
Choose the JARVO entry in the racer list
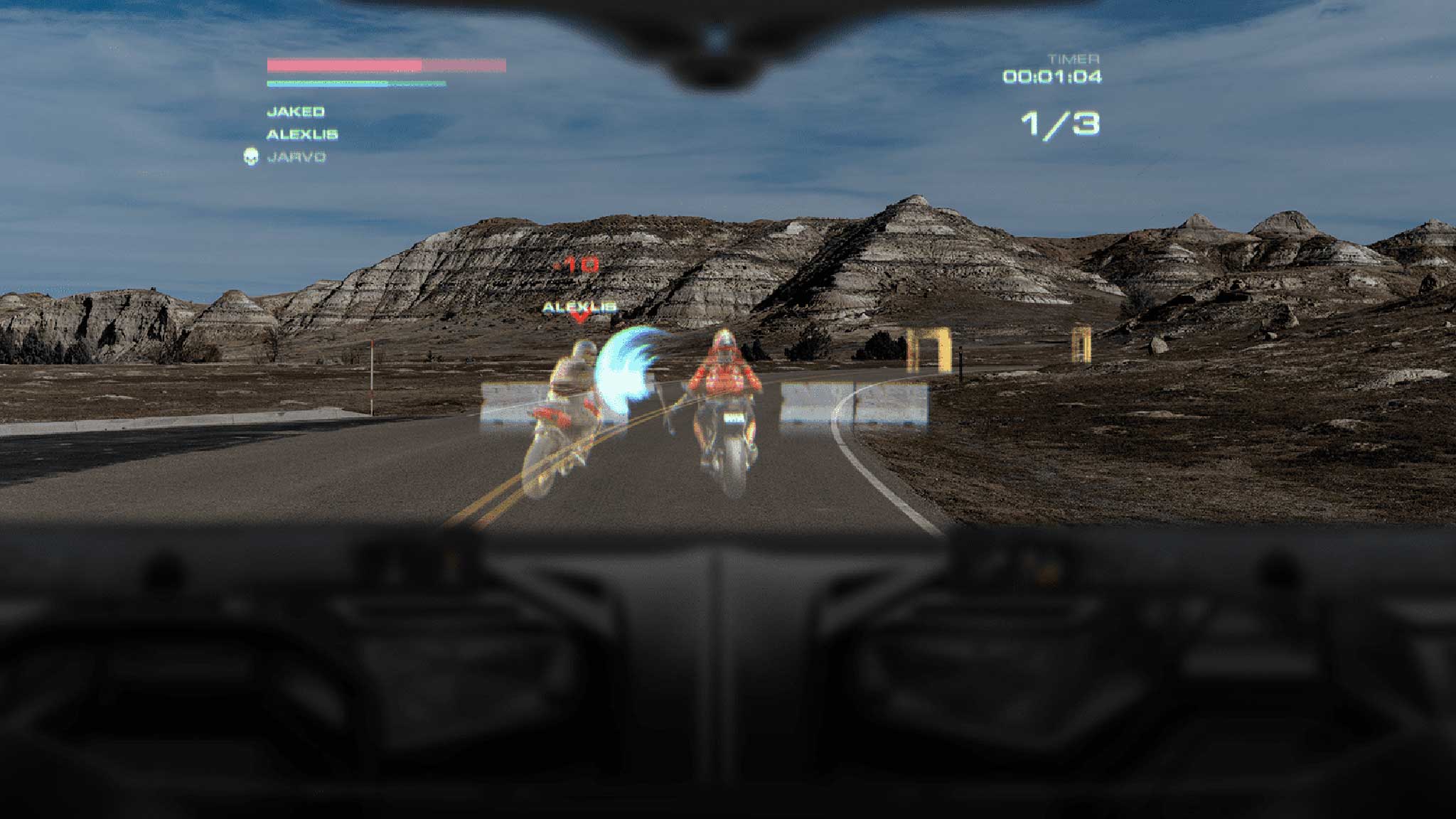(296, 157)
